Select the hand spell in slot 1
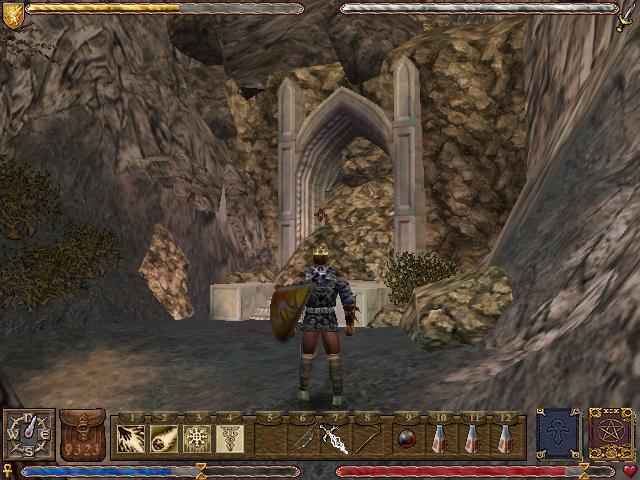This screenshot has height=480, width=640. [x=132, y=438]
